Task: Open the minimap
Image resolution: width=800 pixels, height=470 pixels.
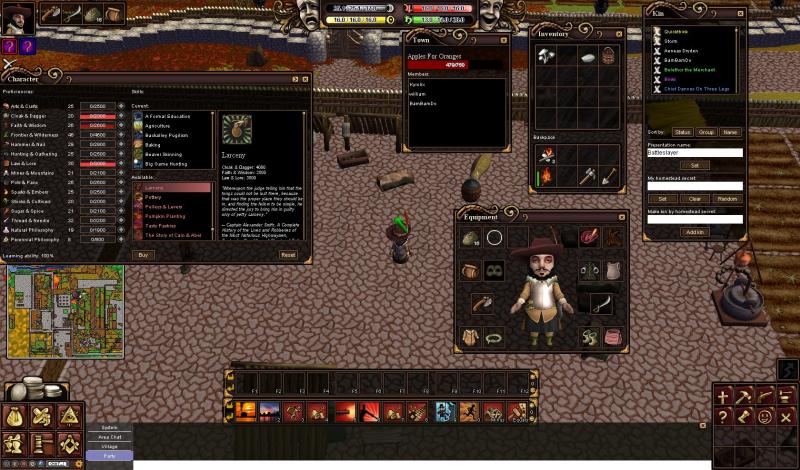Action: 66,310
